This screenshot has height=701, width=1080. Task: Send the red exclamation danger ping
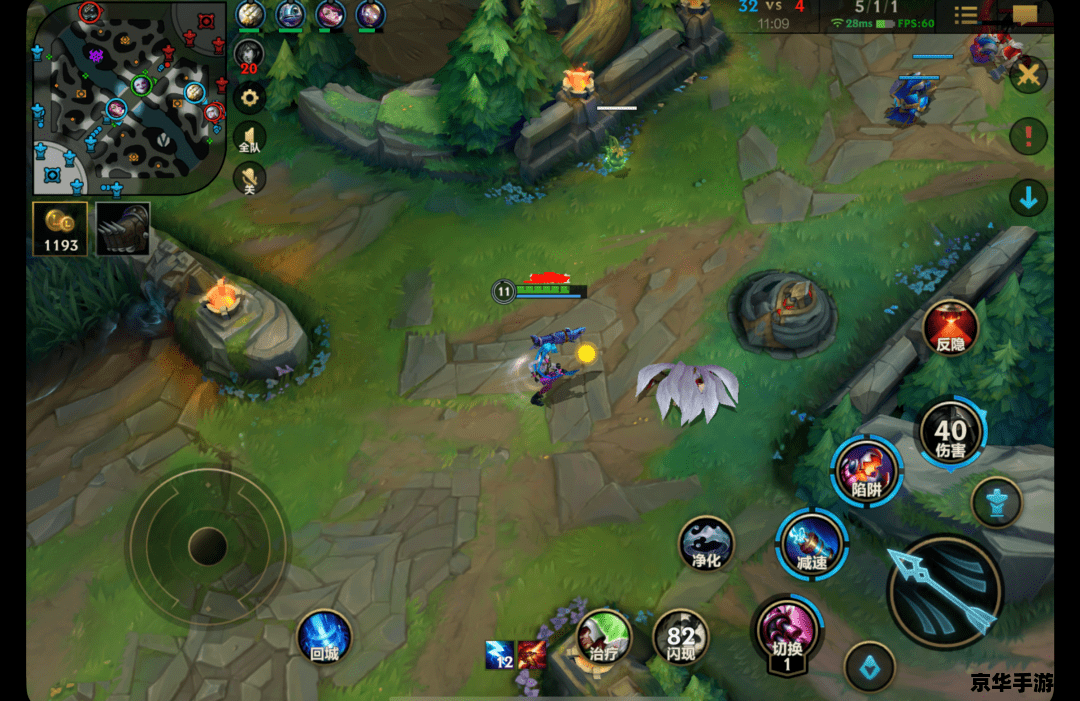(x=1028, y=135)
